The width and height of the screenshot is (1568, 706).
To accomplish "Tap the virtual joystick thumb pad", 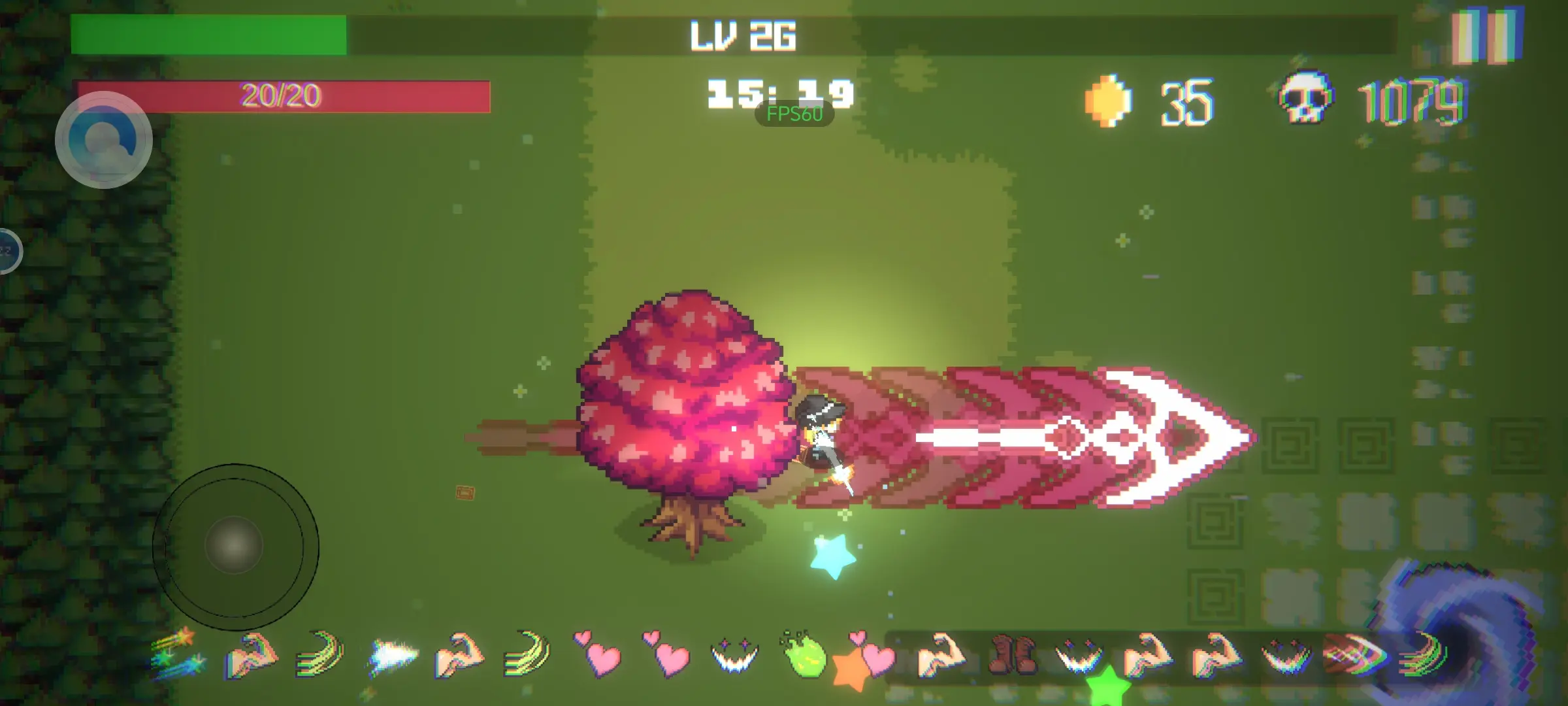I will click(x=234, y=546).
